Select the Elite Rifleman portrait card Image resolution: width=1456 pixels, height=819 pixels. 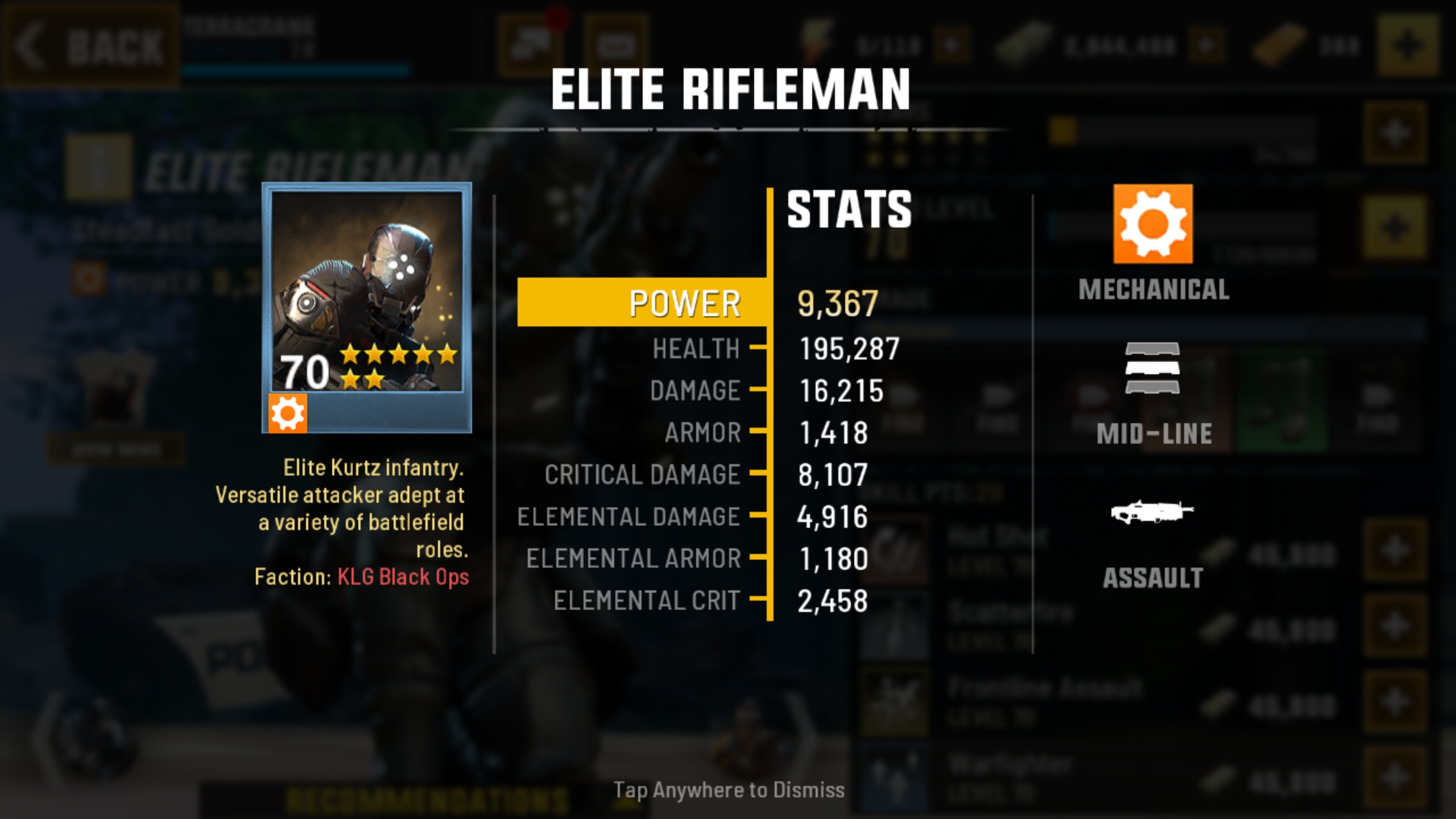(x=367, y=307)
